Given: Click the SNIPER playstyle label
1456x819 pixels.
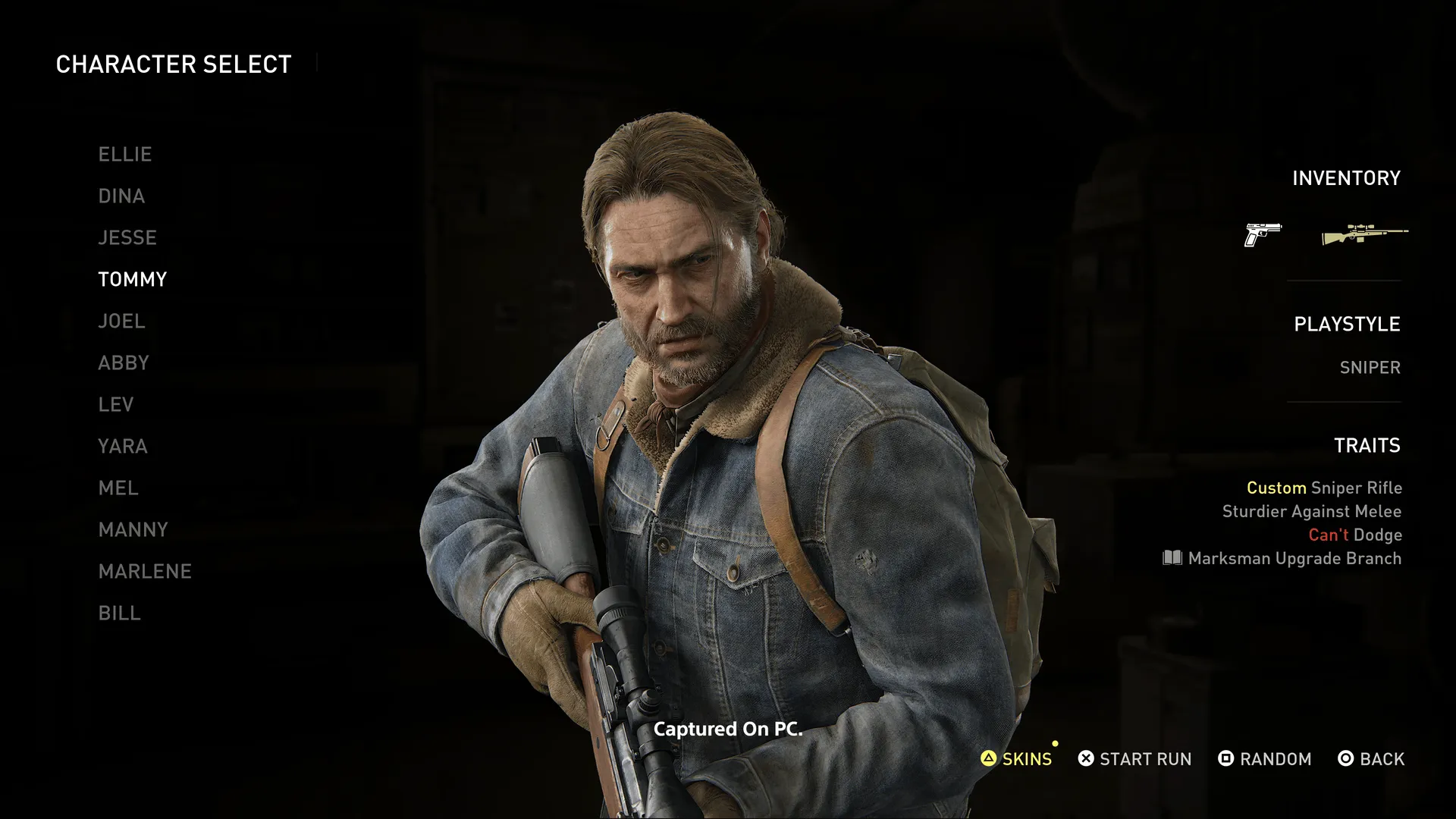Looking at the screenshot, I should click(1371, 367).
